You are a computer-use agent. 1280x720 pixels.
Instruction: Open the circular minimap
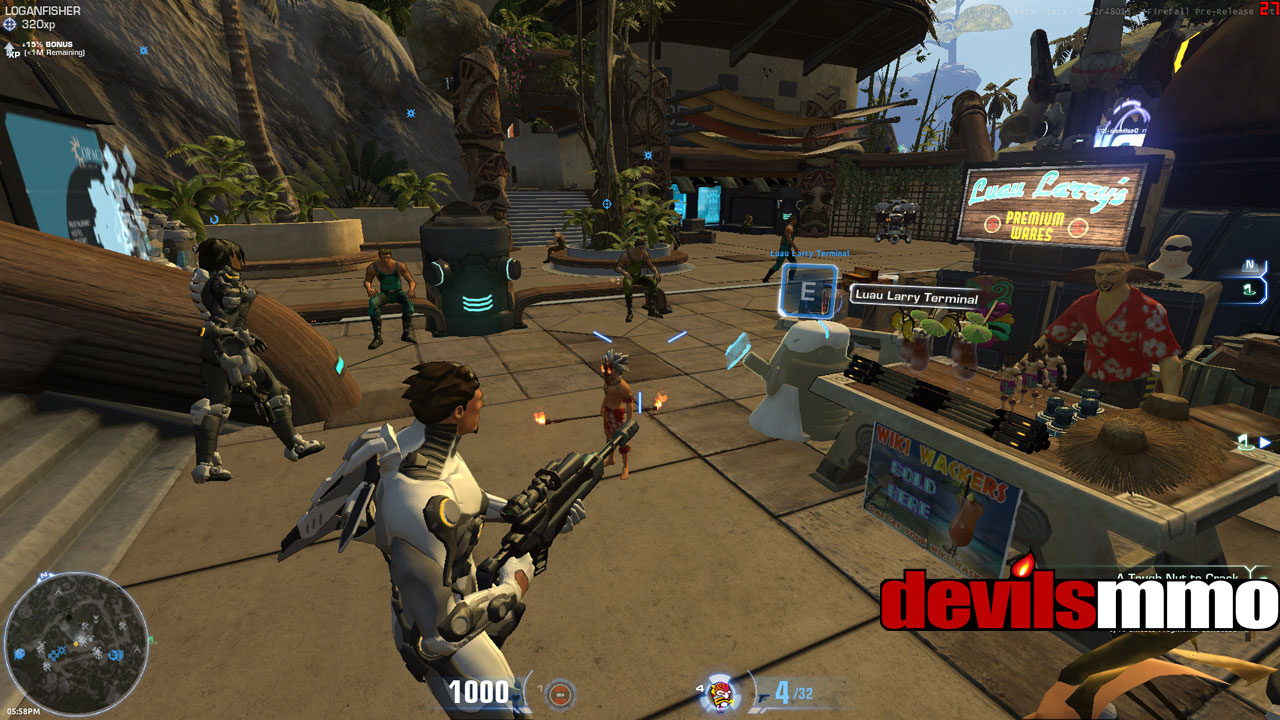(x=76, y=643)
